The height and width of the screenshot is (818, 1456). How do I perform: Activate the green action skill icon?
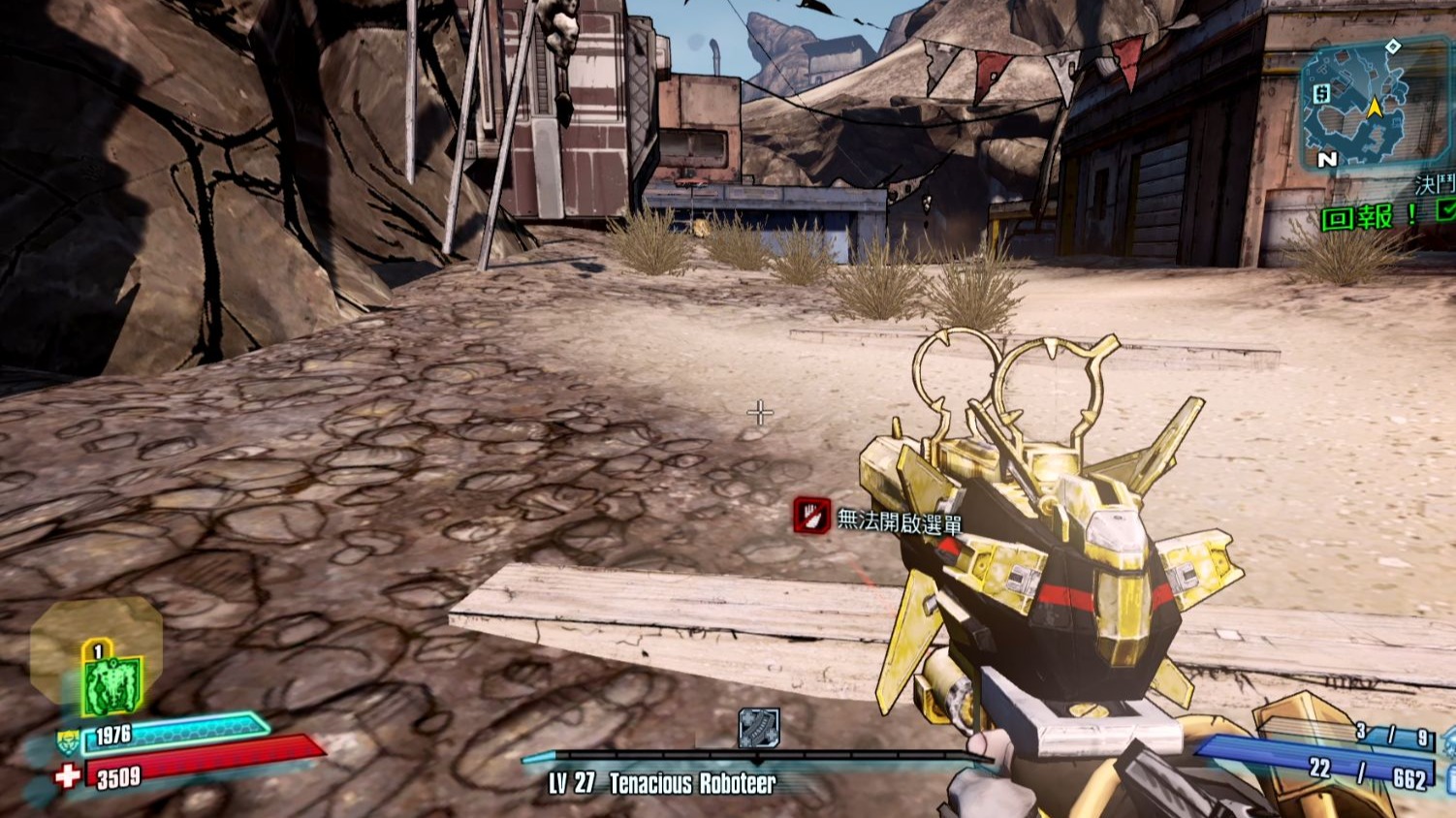coord(112,682)
